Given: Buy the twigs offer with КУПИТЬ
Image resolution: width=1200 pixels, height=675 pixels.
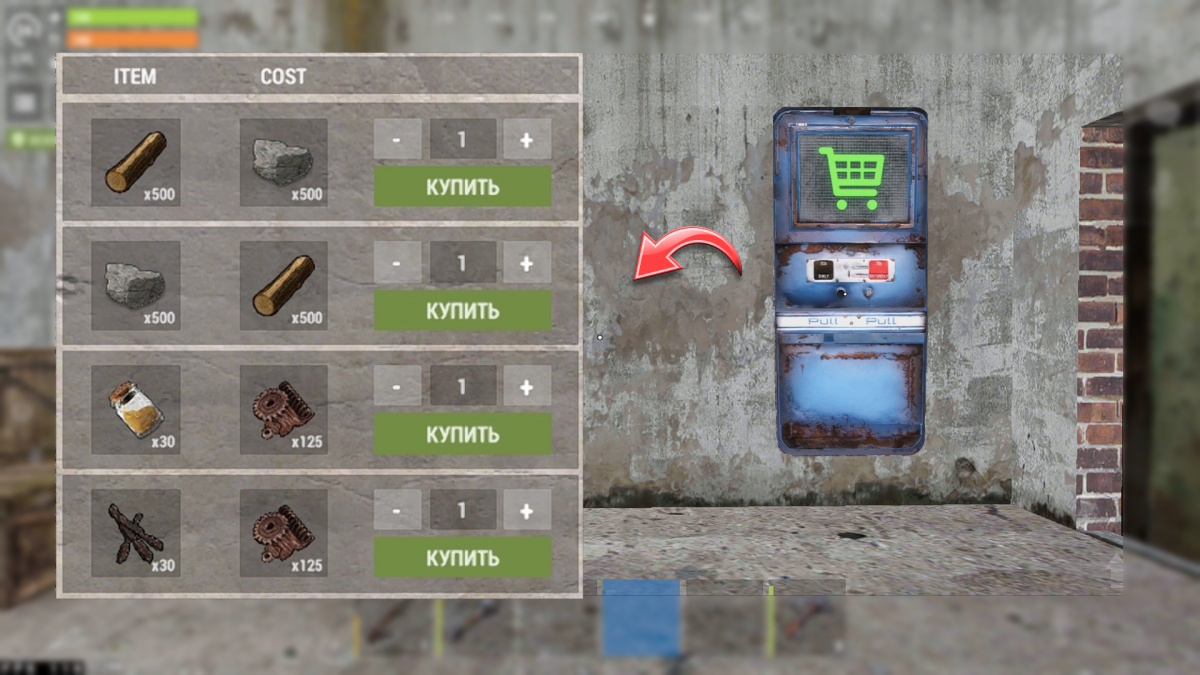Looking at the screenshot, I should [462, 557].
